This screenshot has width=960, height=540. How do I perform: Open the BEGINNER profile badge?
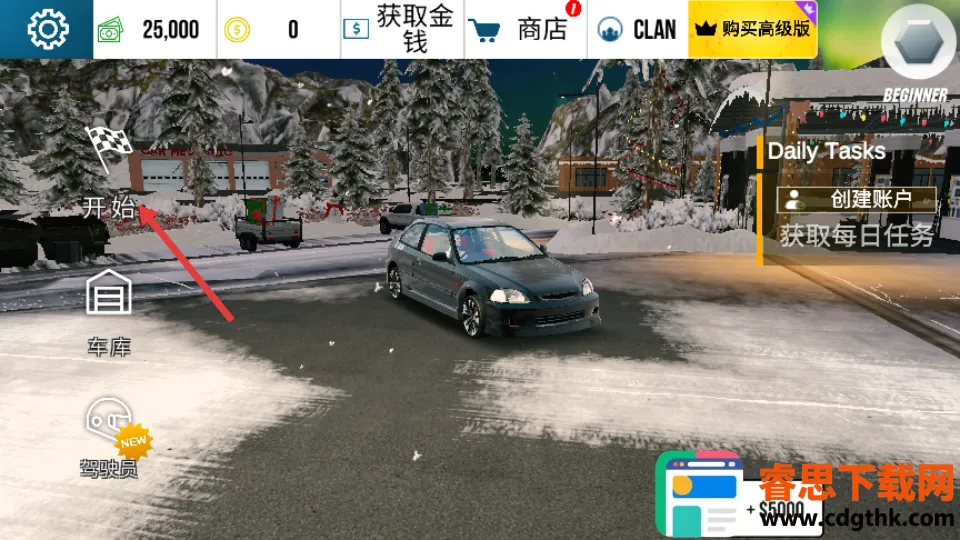pos(915,55)
